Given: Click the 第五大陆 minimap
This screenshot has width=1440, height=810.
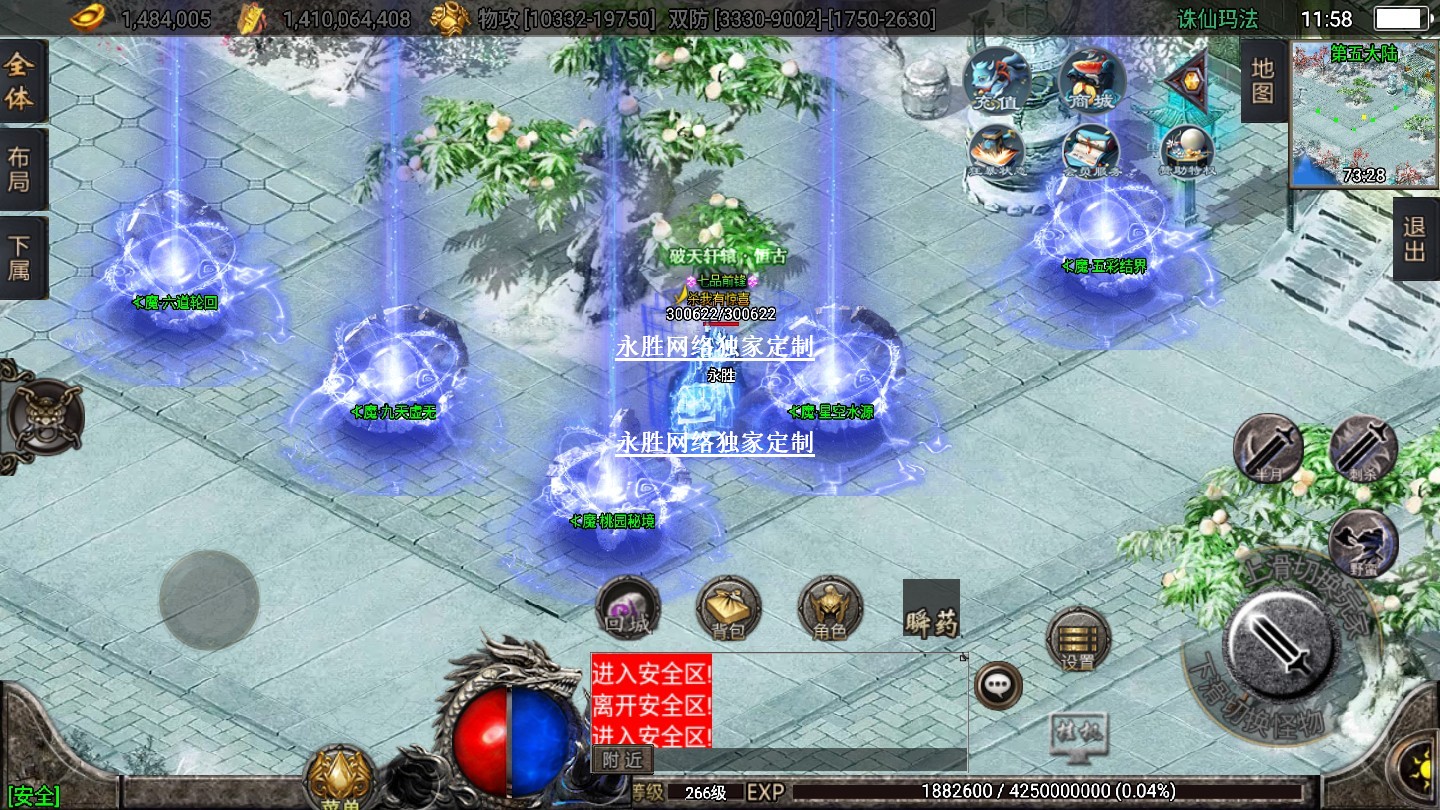Looking at the screenshot, I should (x=1364, y=114).
